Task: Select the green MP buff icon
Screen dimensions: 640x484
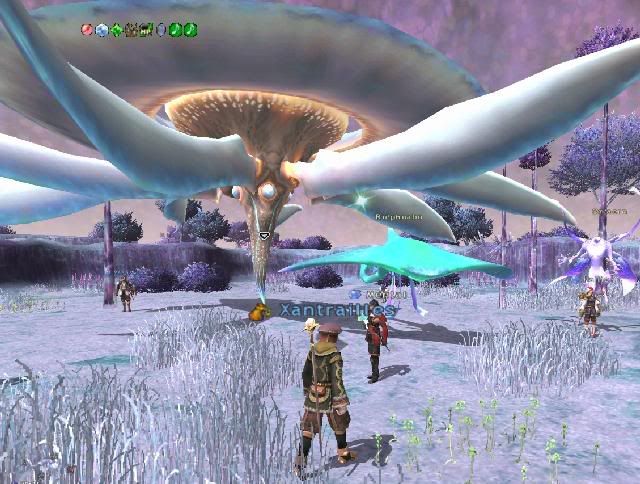Action: coord(146,30)
